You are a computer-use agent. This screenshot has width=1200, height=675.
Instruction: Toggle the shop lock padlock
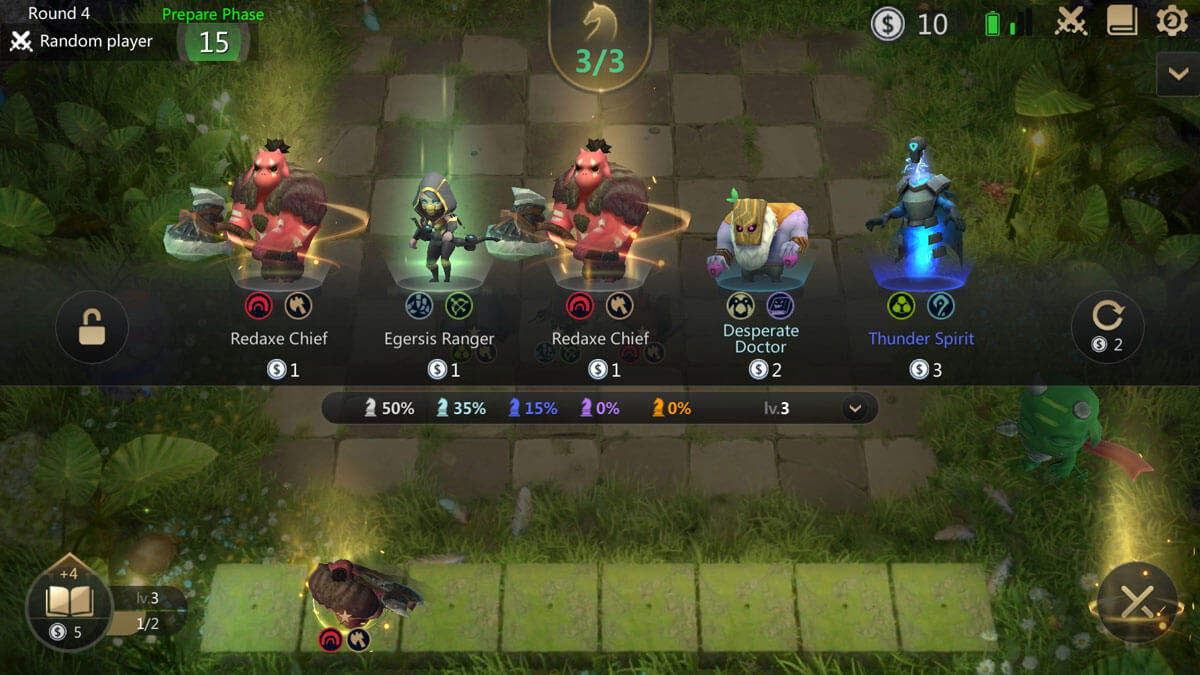[x=92, y=327]
